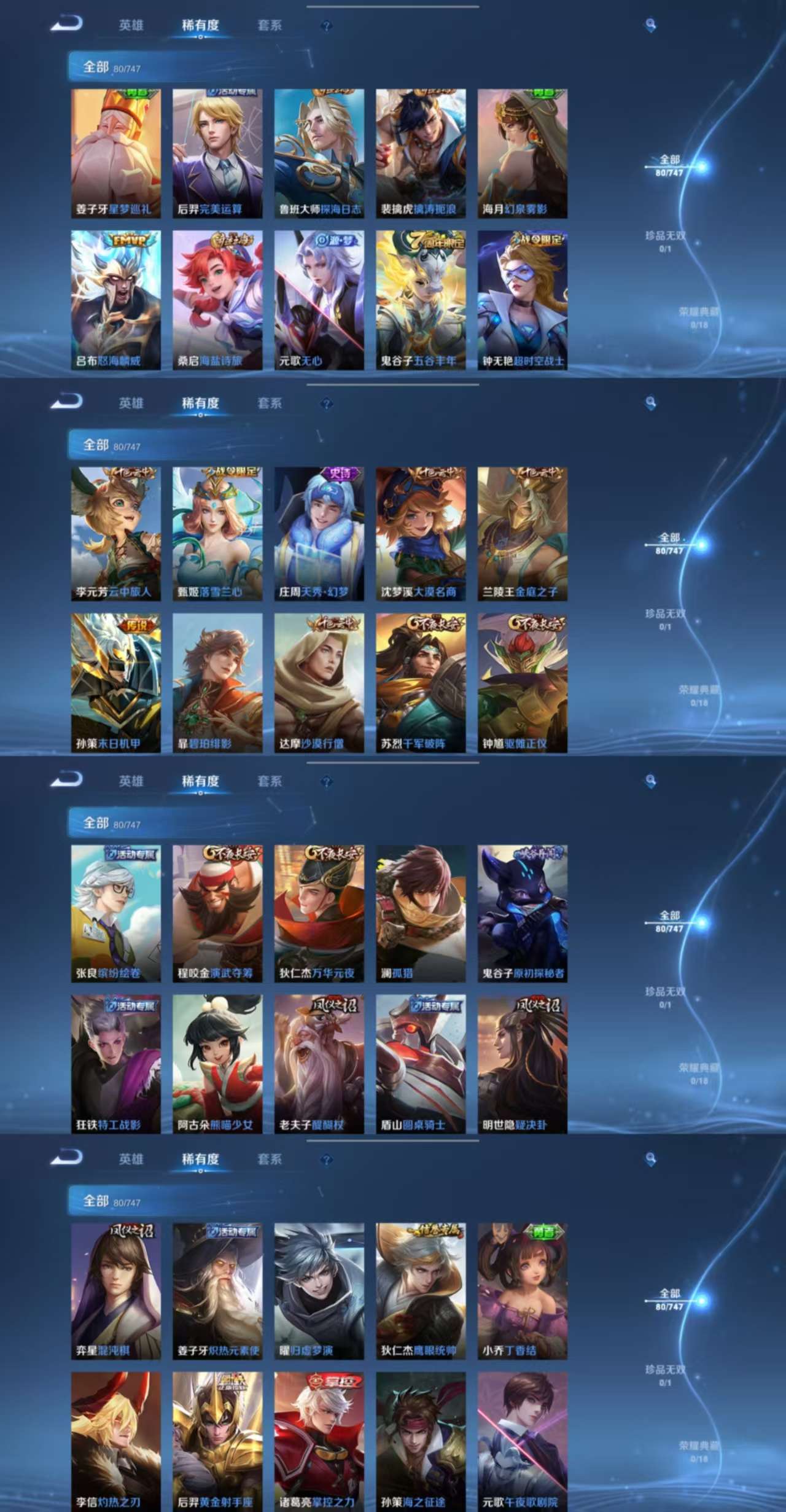The image size is (786, 1512).
Task: Open the 孙策 末日机甲 legendary skin
Action: coord(115,683)
